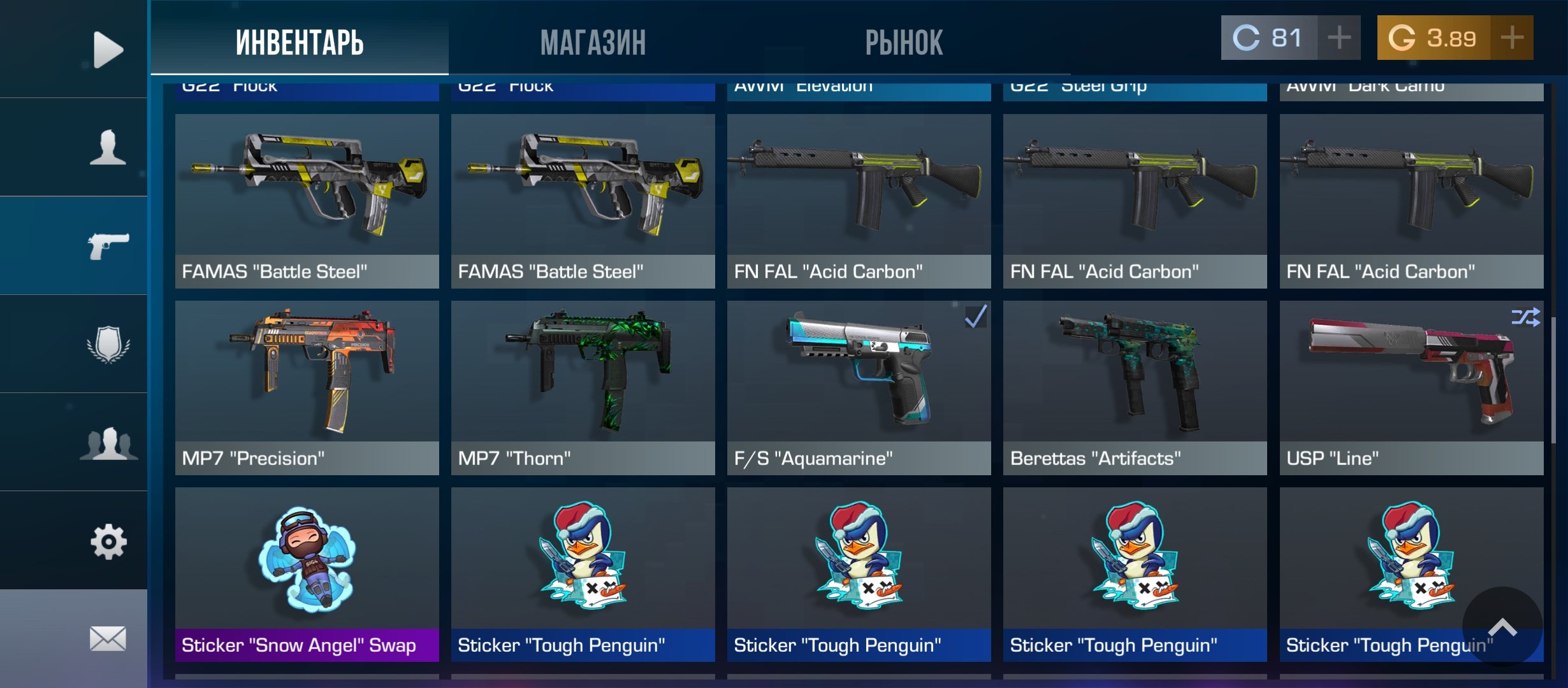Viewport: 1568px width, 688px height.
Task: Select the MP7 "Precision" skin
Action: 307,387
